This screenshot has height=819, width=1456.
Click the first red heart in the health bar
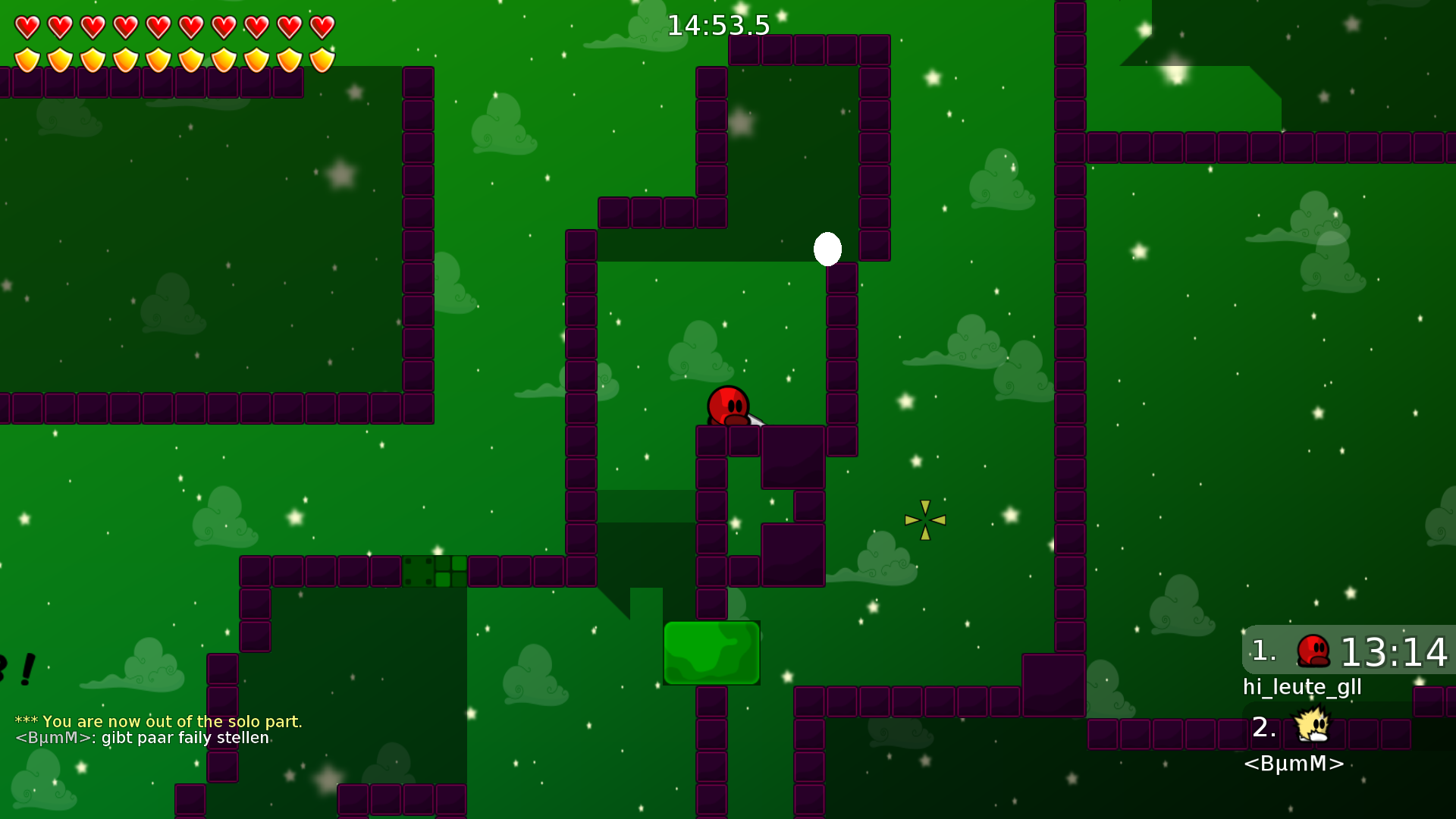click(26, 27)
